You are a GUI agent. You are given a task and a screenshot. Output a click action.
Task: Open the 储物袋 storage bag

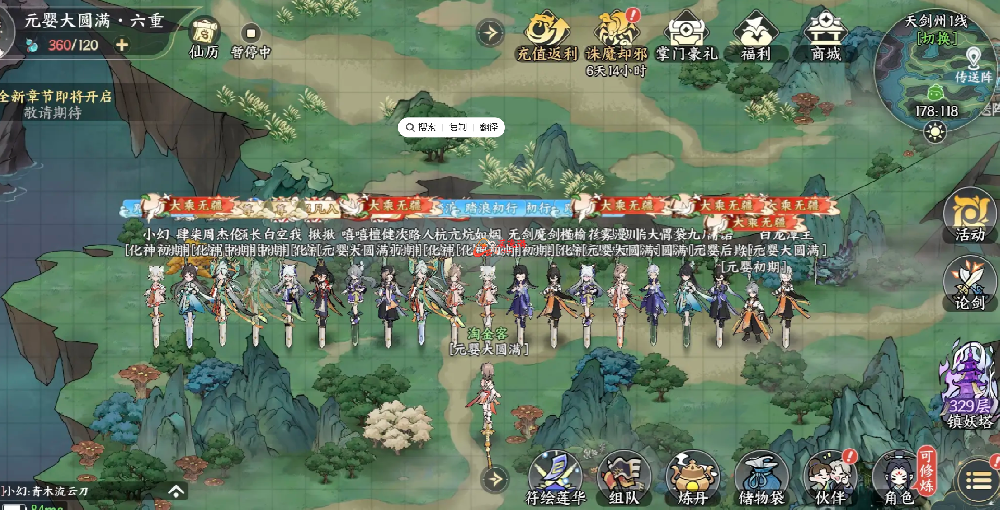[x=761, y=477]
